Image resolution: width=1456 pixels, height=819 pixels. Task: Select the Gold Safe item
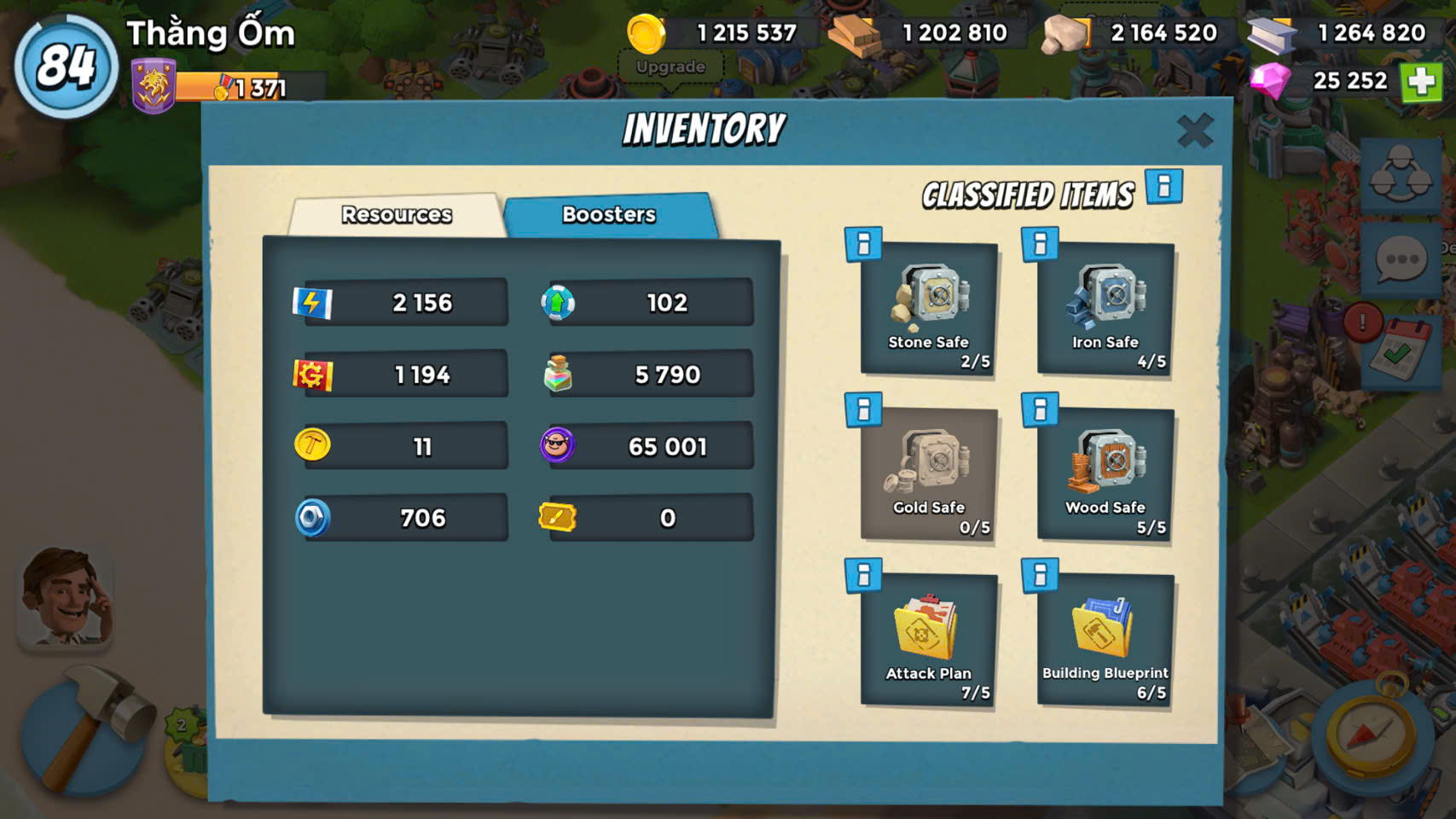[929, 474]
